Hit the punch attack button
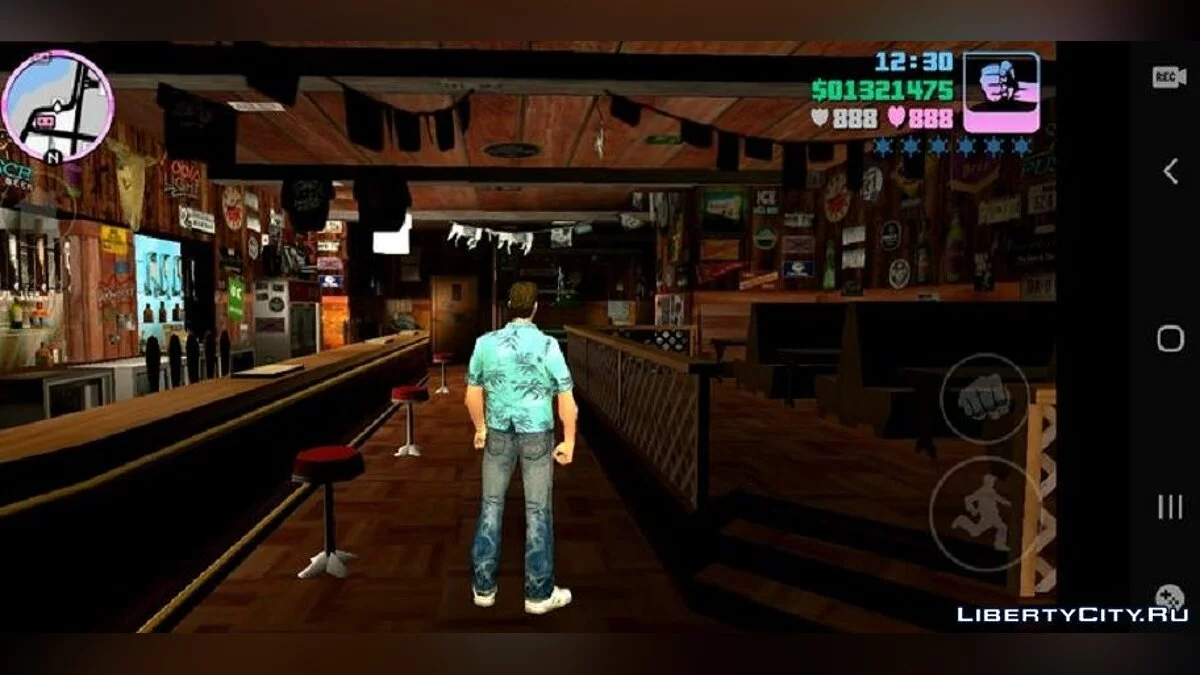 coord(984,398)
